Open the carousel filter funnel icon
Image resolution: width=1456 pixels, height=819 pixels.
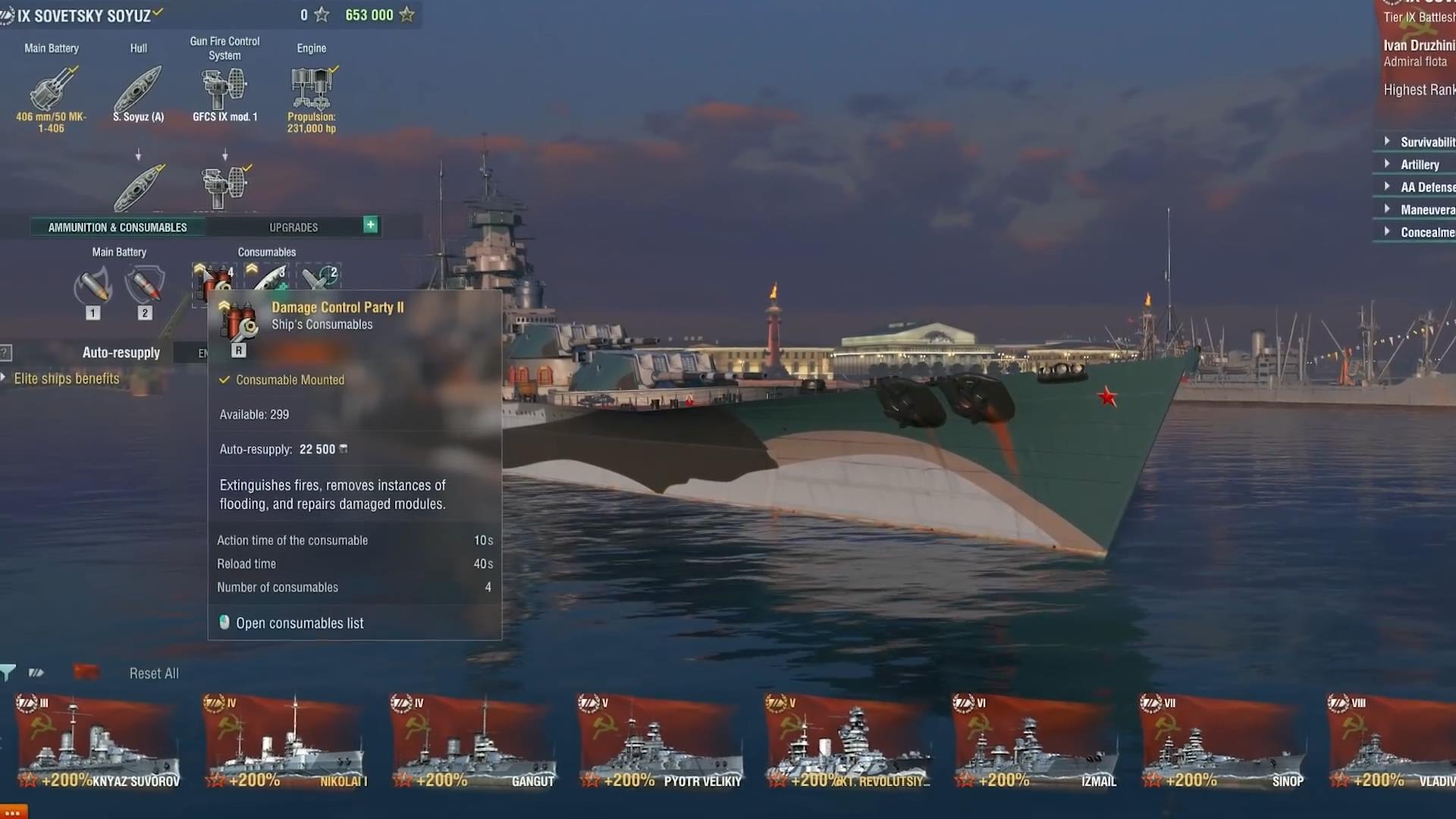(x=8, y=673)
